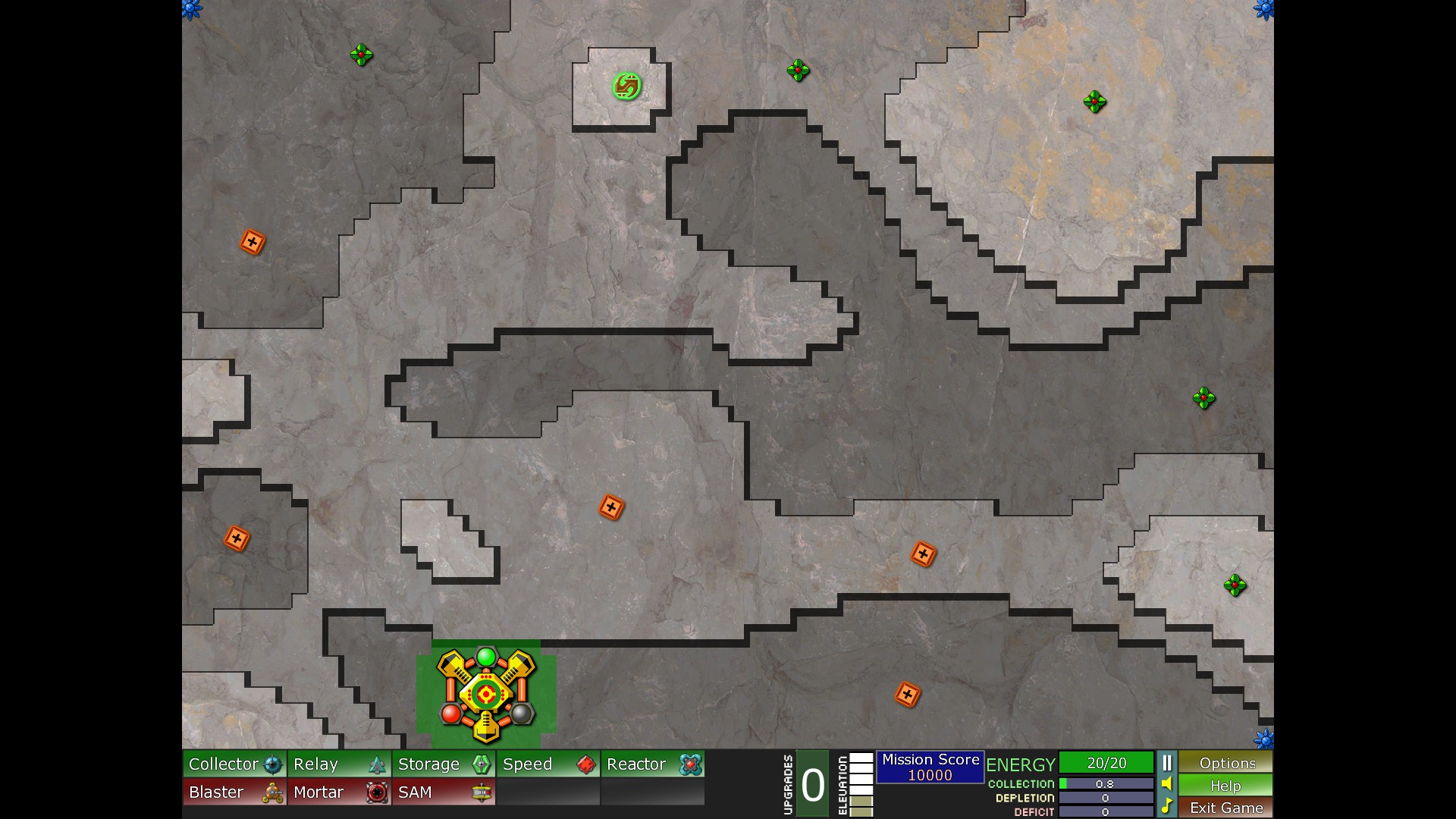Open the Help screen
The height and width of the screenshot is (819, 1456).
pyautogui.click(x=1225, y=786)
